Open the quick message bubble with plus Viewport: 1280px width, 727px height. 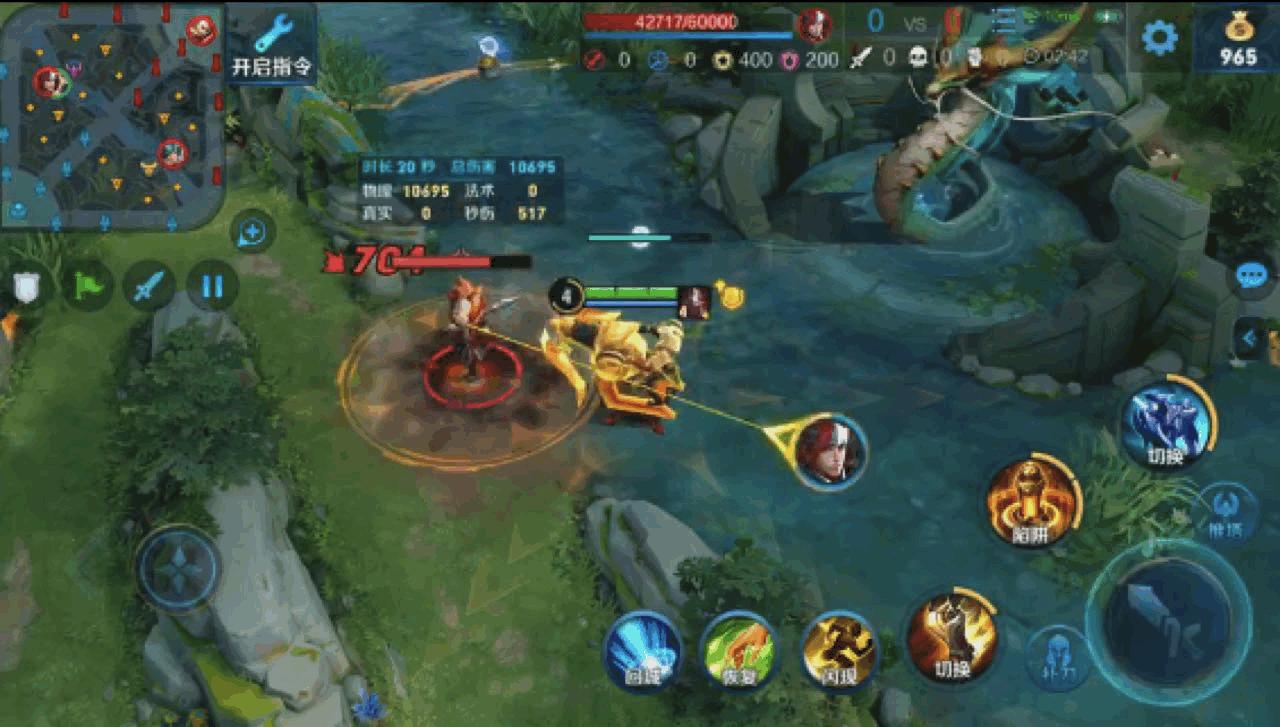click(253, 233)
